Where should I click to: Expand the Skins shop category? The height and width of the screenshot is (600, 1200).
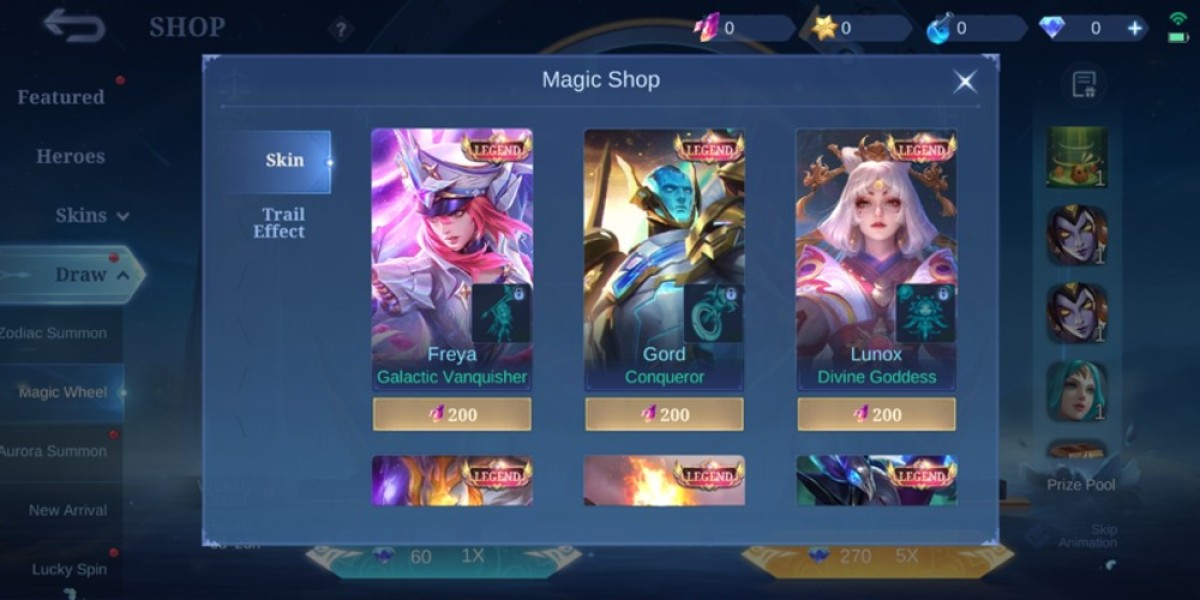[x=92, y=215]
